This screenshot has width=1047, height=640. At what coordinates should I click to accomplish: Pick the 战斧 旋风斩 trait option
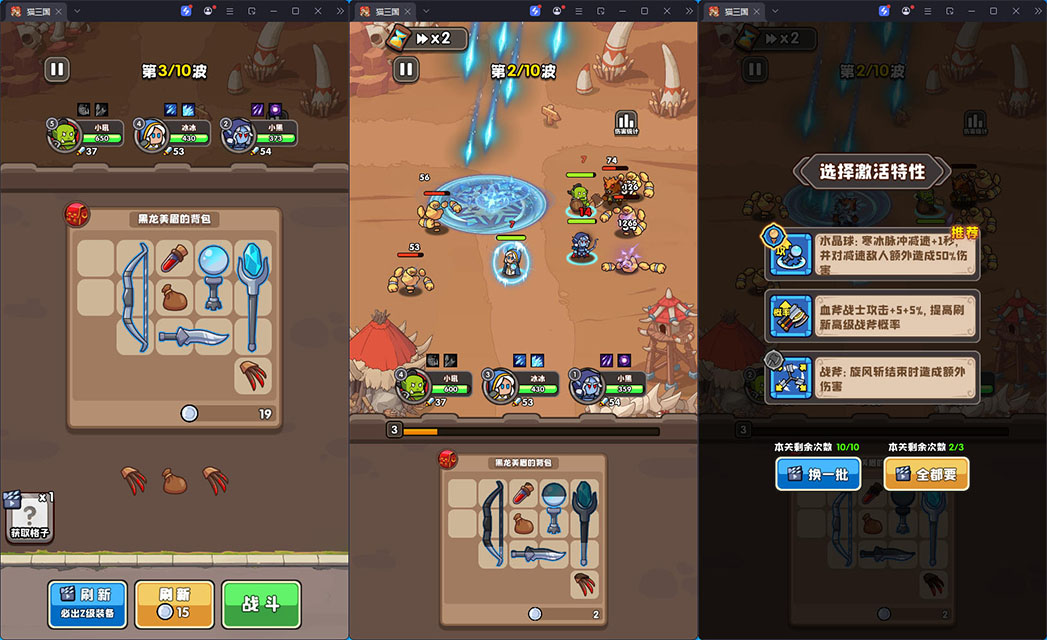point(871,377)
